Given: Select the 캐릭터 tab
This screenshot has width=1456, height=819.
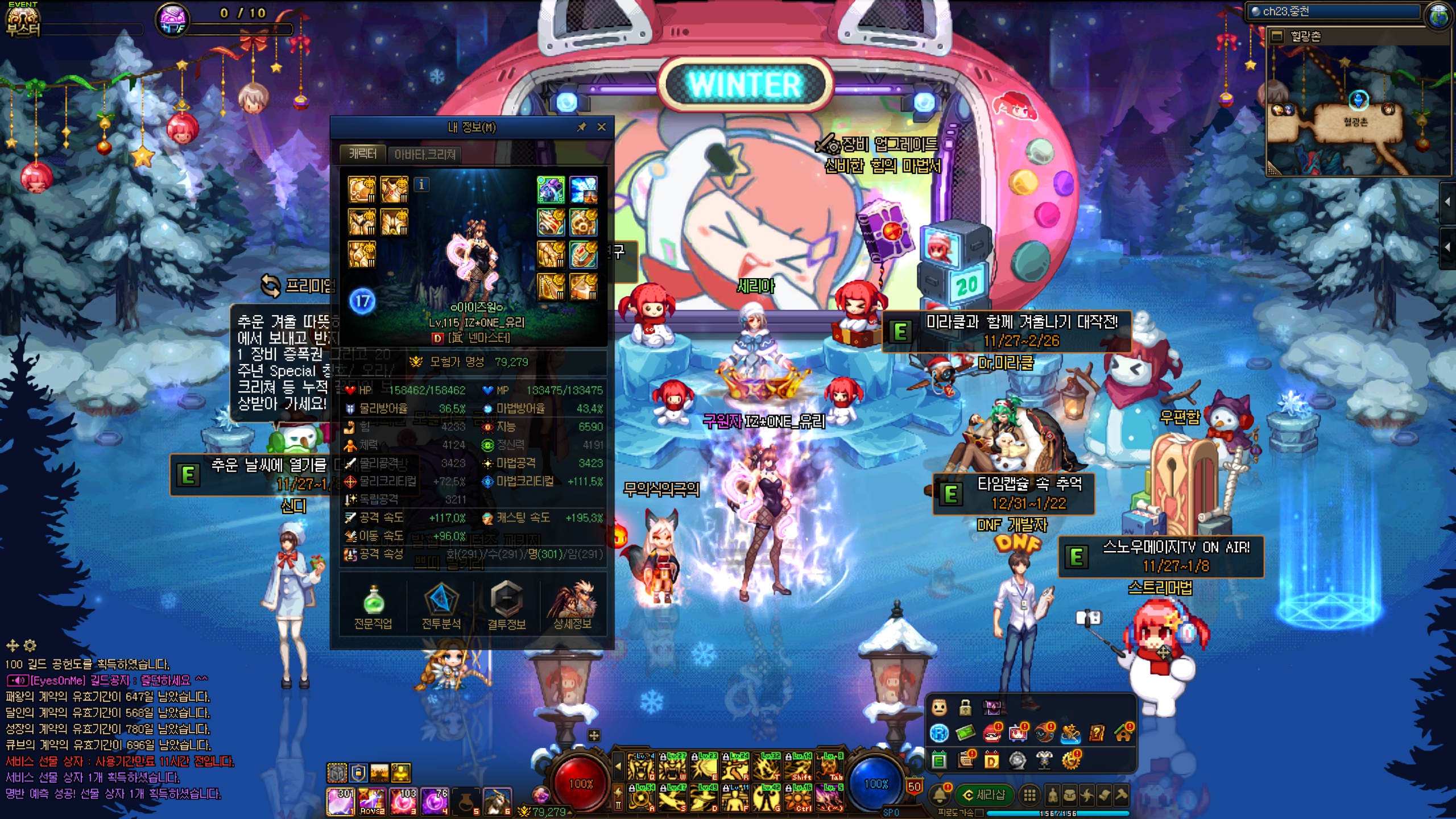Looking at the screenshot, I should (x=362, y=154).
